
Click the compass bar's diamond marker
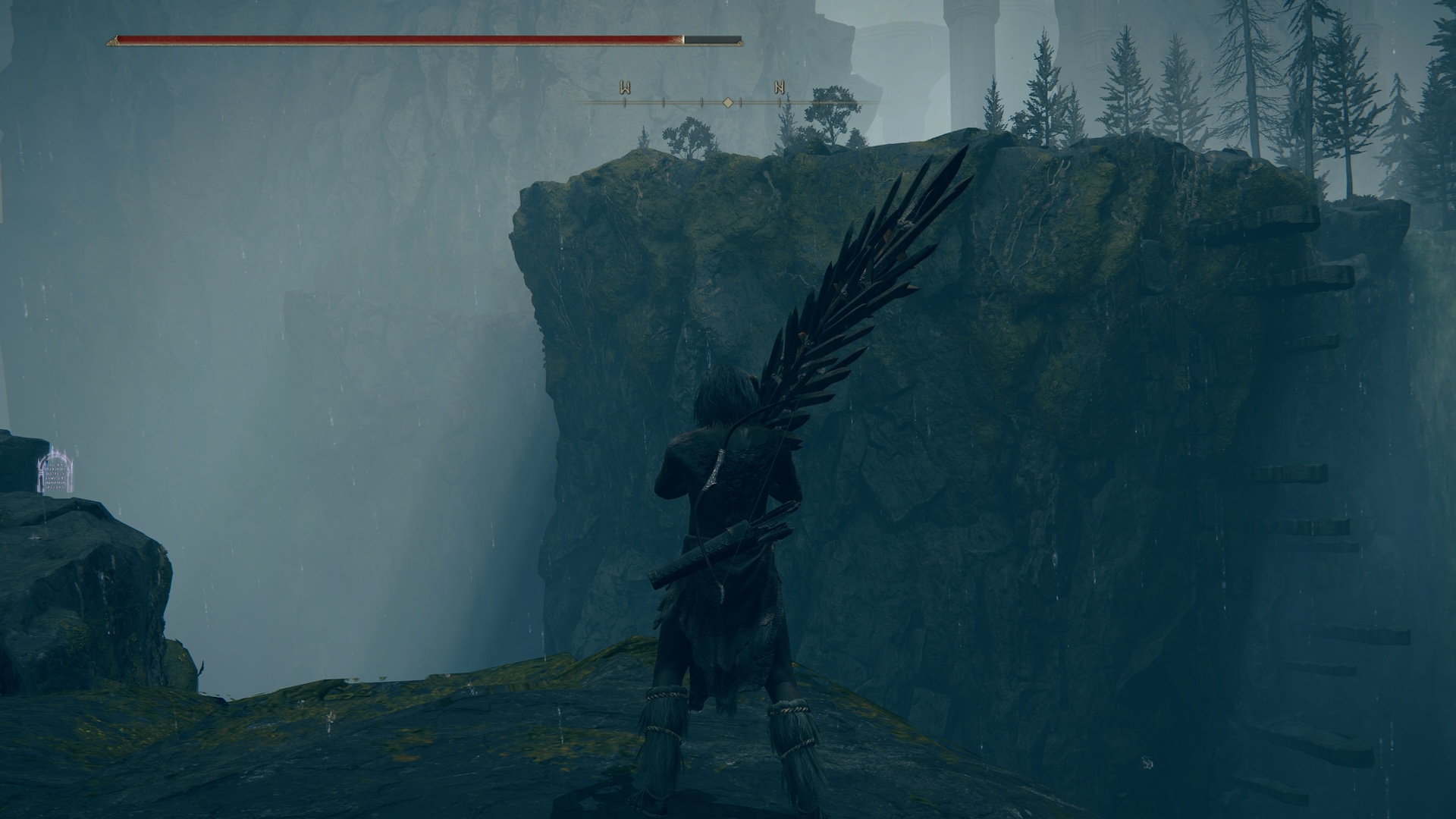click(727, 102)
